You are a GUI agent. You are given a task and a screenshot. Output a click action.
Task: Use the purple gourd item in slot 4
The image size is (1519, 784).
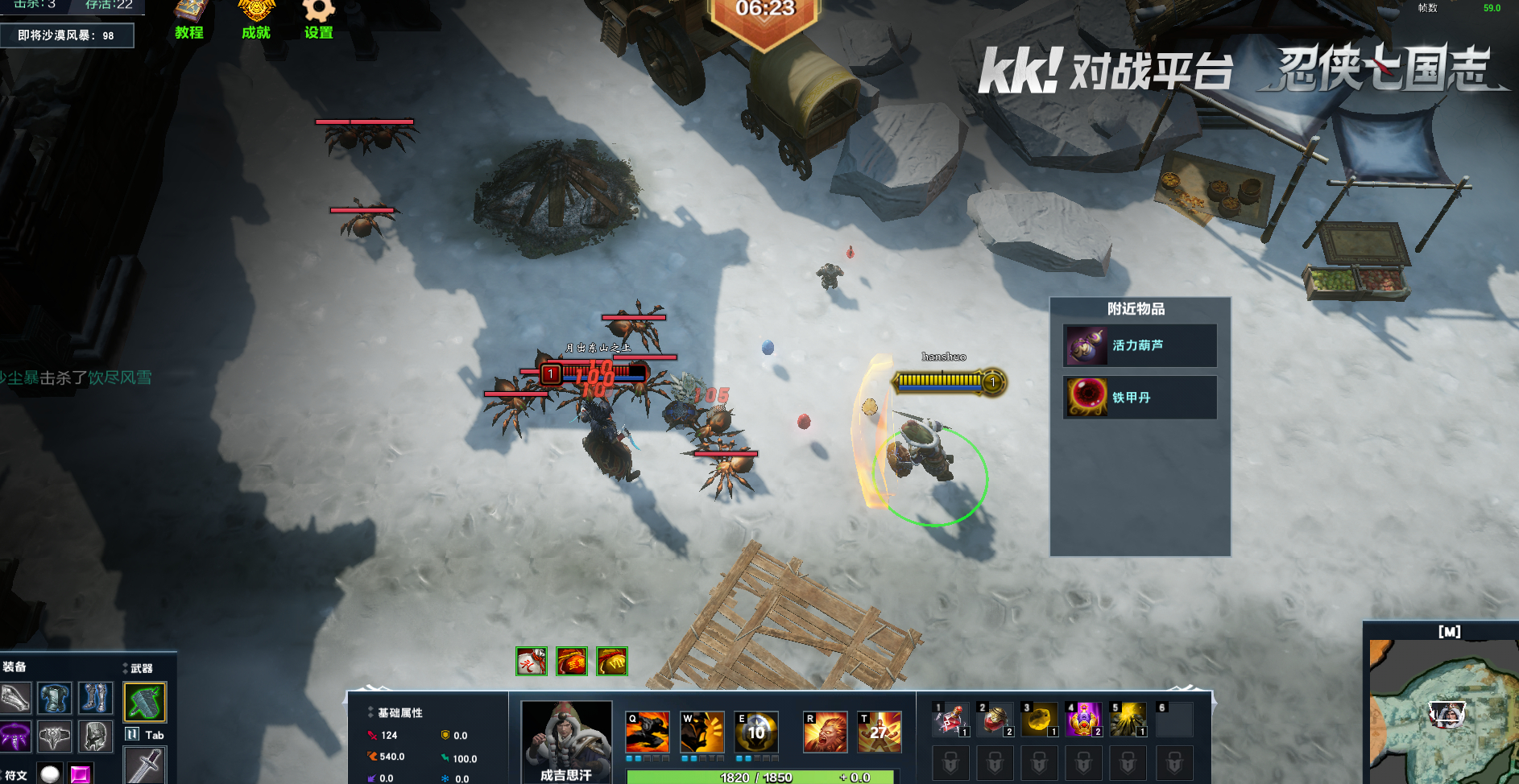[1084, 720]
